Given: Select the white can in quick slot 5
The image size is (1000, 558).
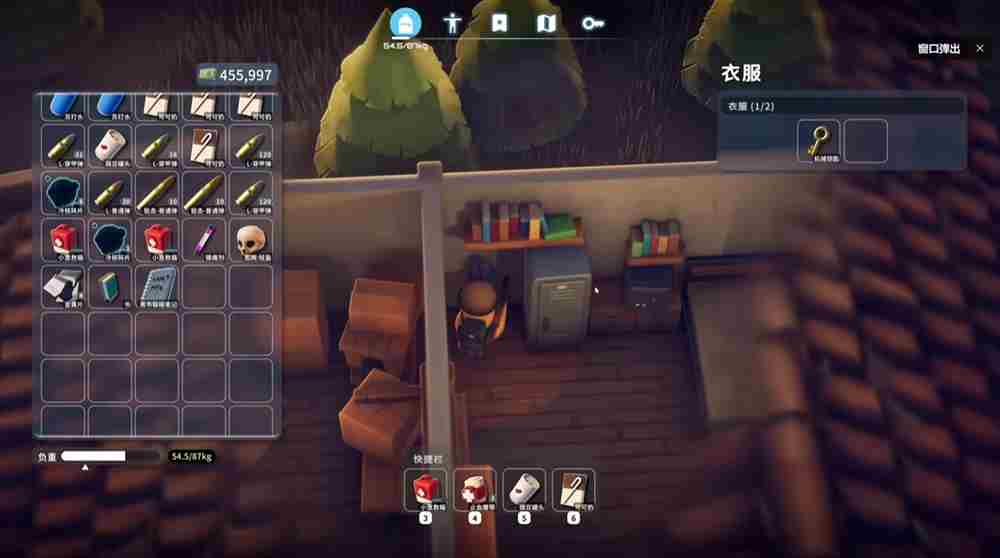Looking at the screenshot, I should pos(524,490).
